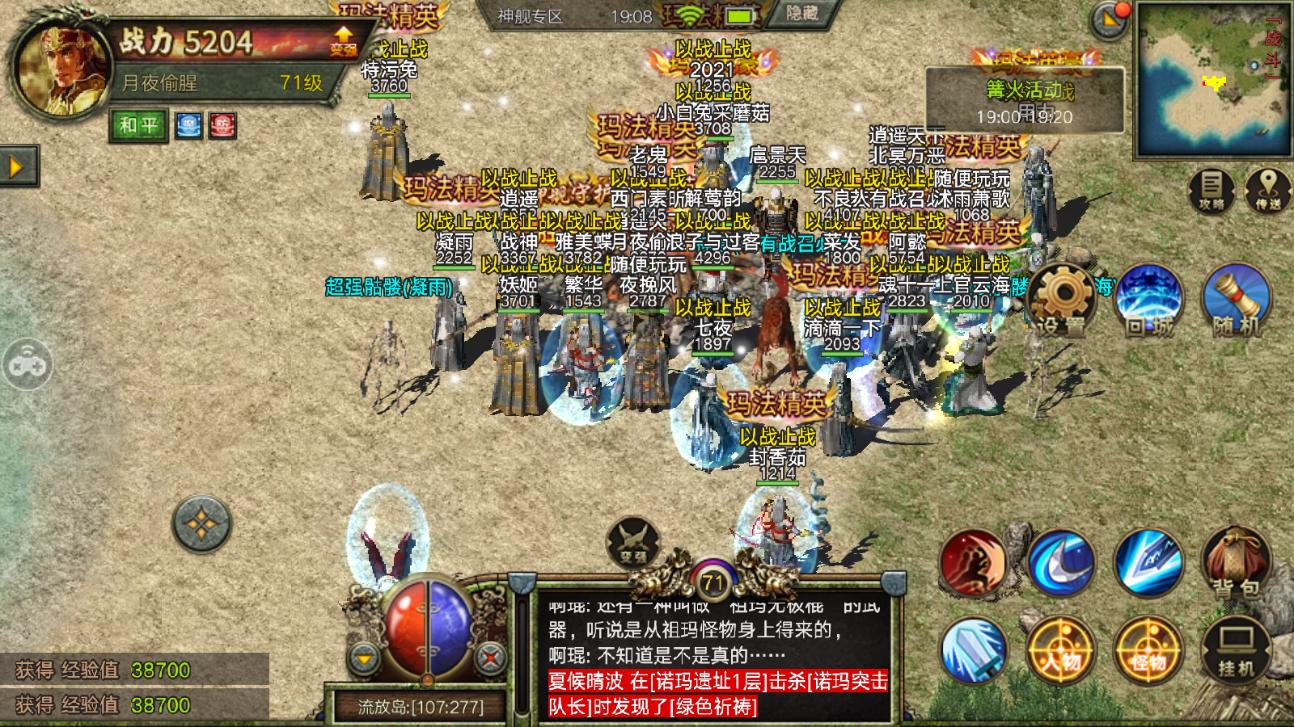The image size is (1294, 727).
Task: Open the 攻略 strategy guide icon
Action: point(1211,188)
